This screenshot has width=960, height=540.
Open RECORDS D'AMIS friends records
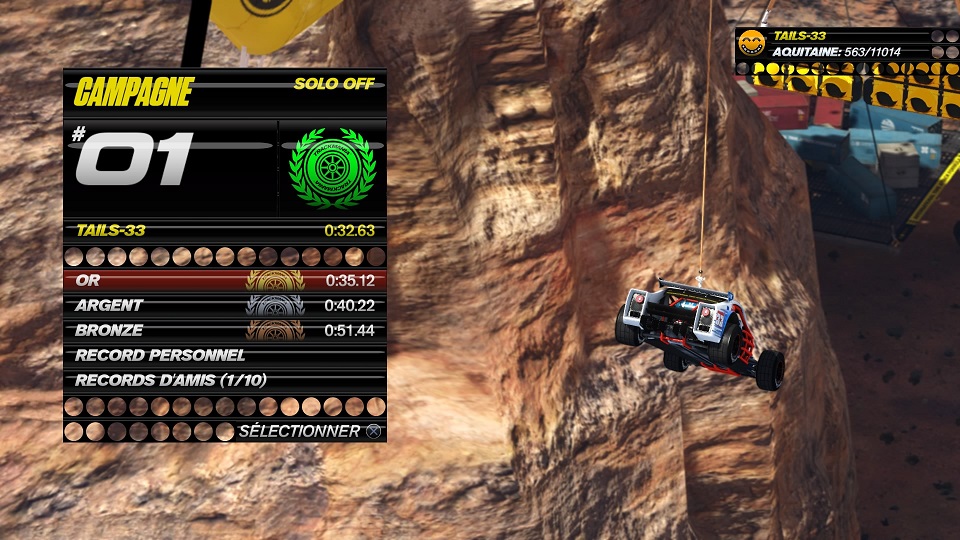pos(224,380)
